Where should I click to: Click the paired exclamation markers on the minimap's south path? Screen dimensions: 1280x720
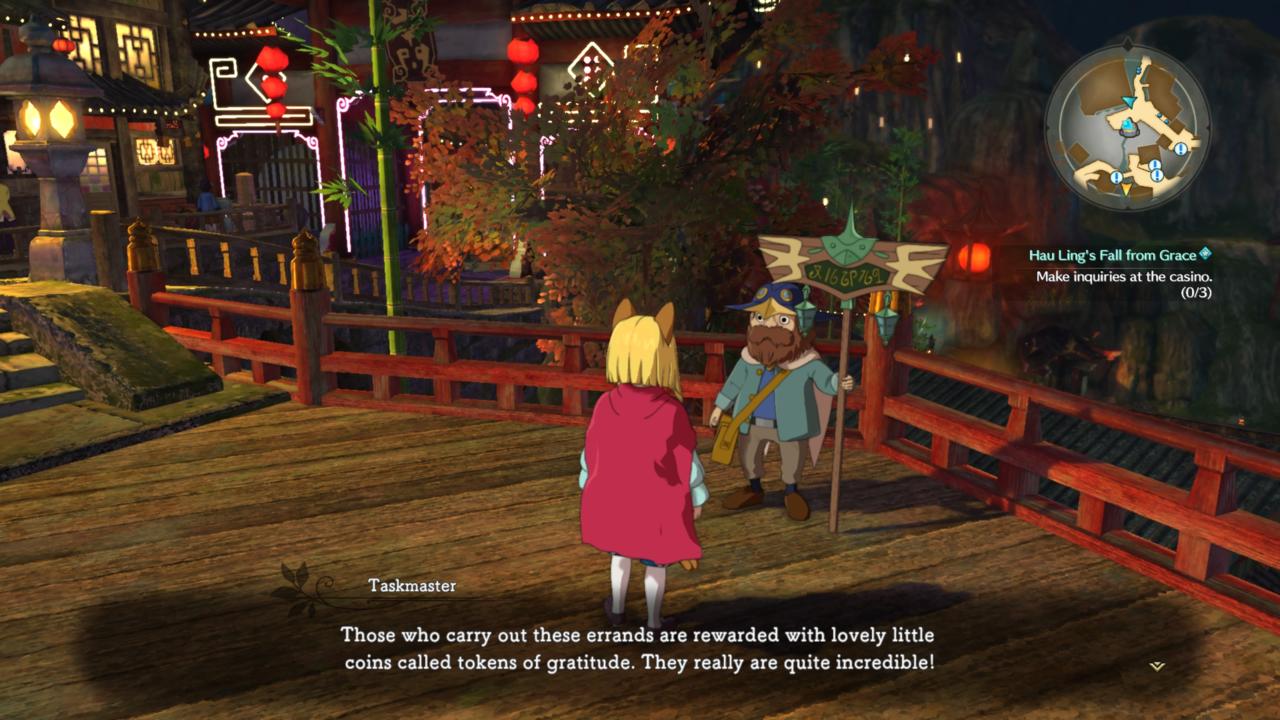[x=1156, y=170]
